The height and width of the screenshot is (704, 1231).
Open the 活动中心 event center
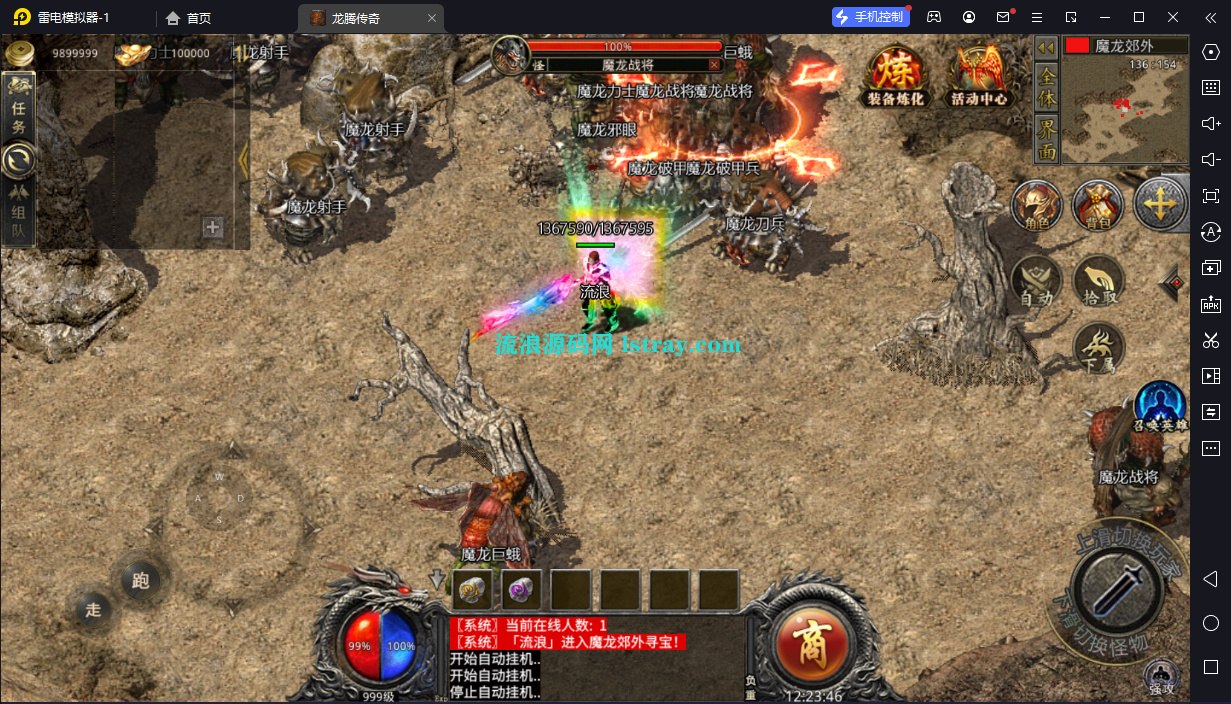pyautogui.click(x=979, y=76)
